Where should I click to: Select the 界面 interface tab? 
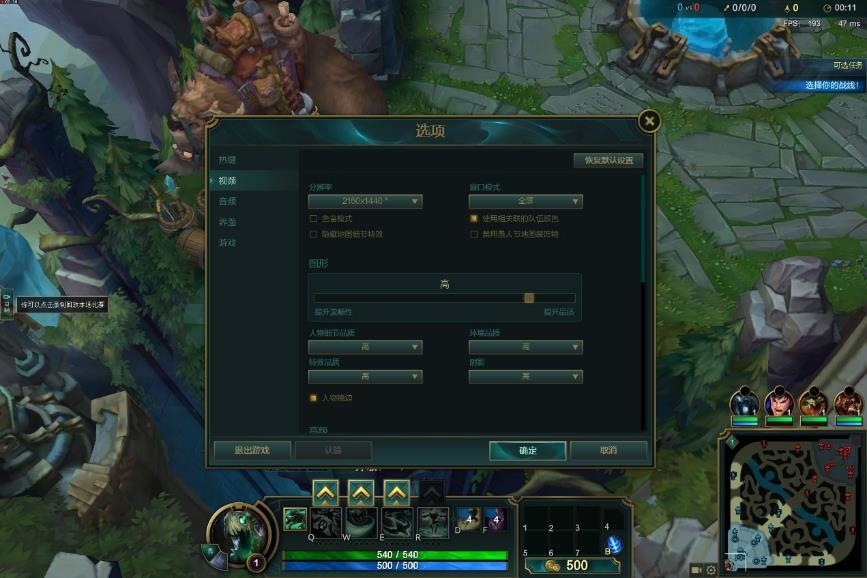[x=228, y=222]
